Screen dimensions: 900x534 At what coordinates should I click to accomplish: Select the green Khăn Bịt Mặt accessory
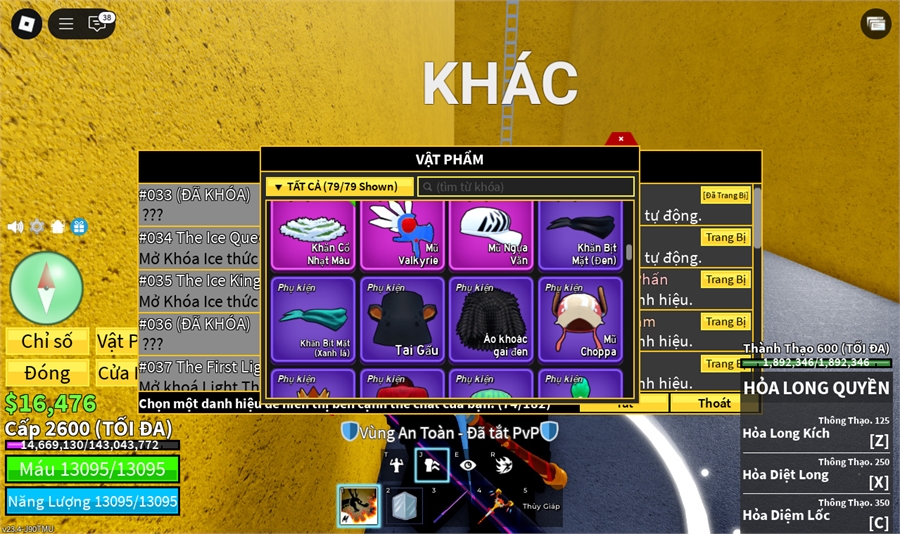point(313,319)
